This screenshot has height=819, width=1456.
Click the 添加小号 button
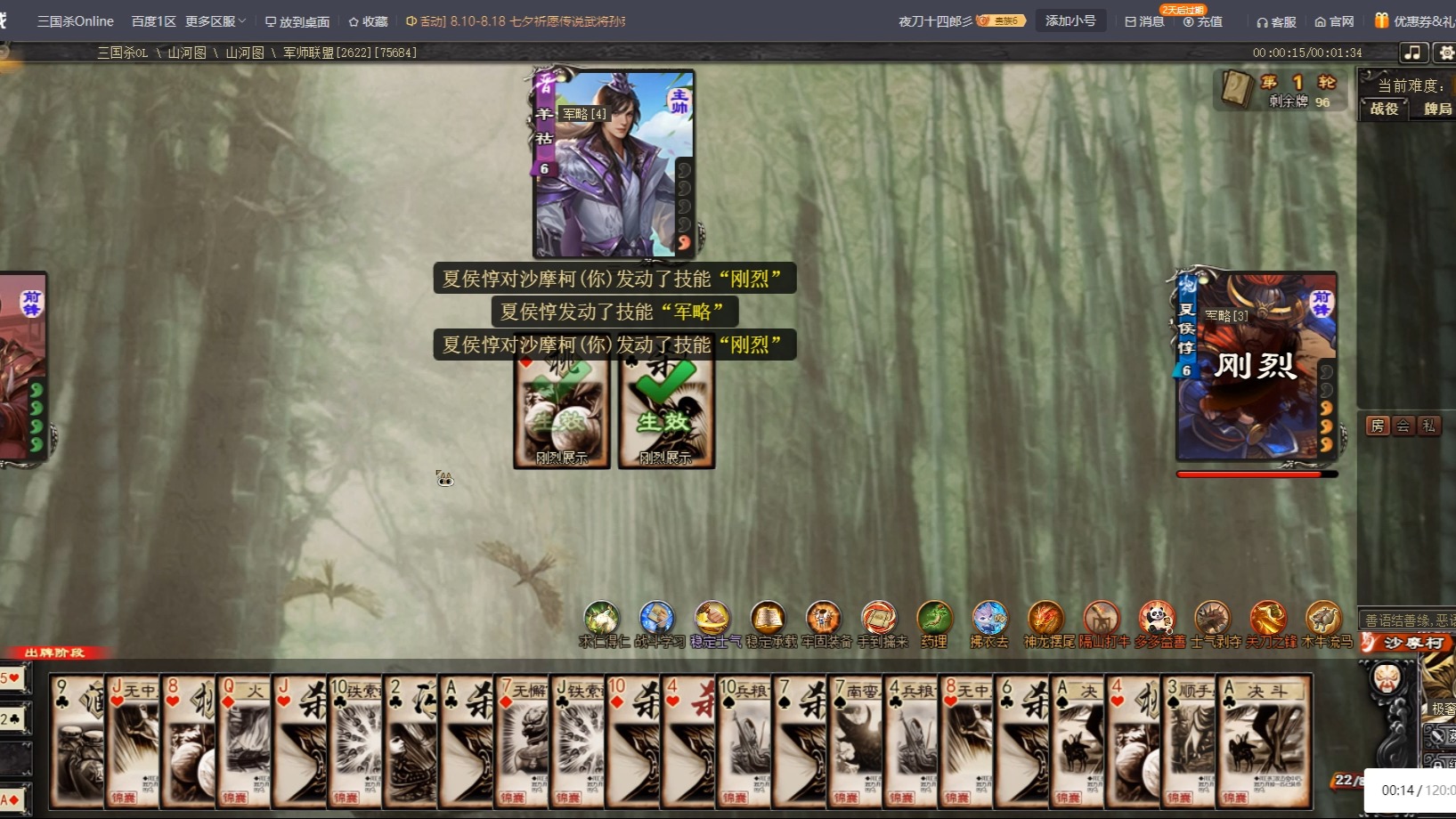pyautogui.click(x=1070, y=20)
